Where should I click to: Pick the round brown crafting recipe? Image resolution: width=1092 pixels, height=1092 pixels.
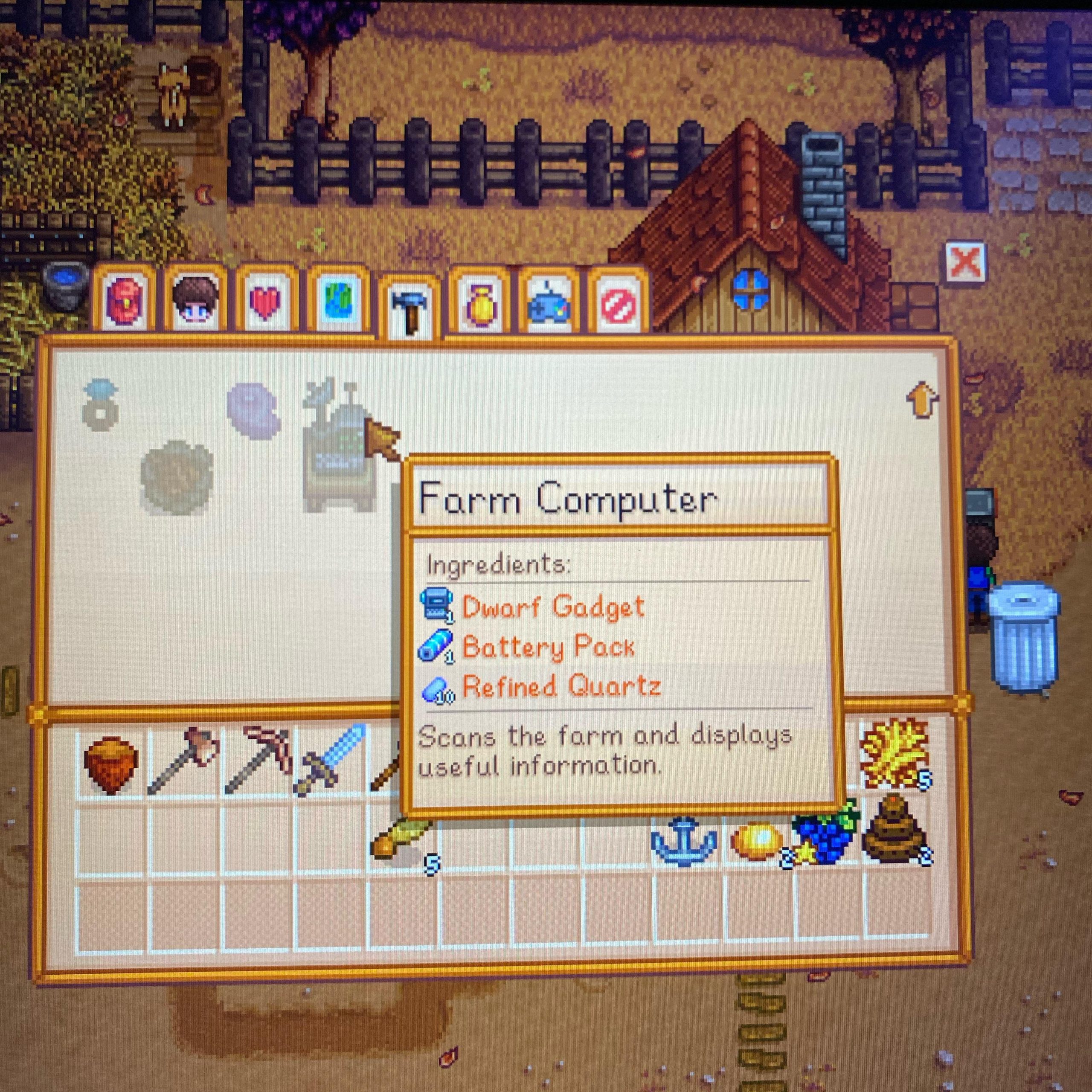176,476
